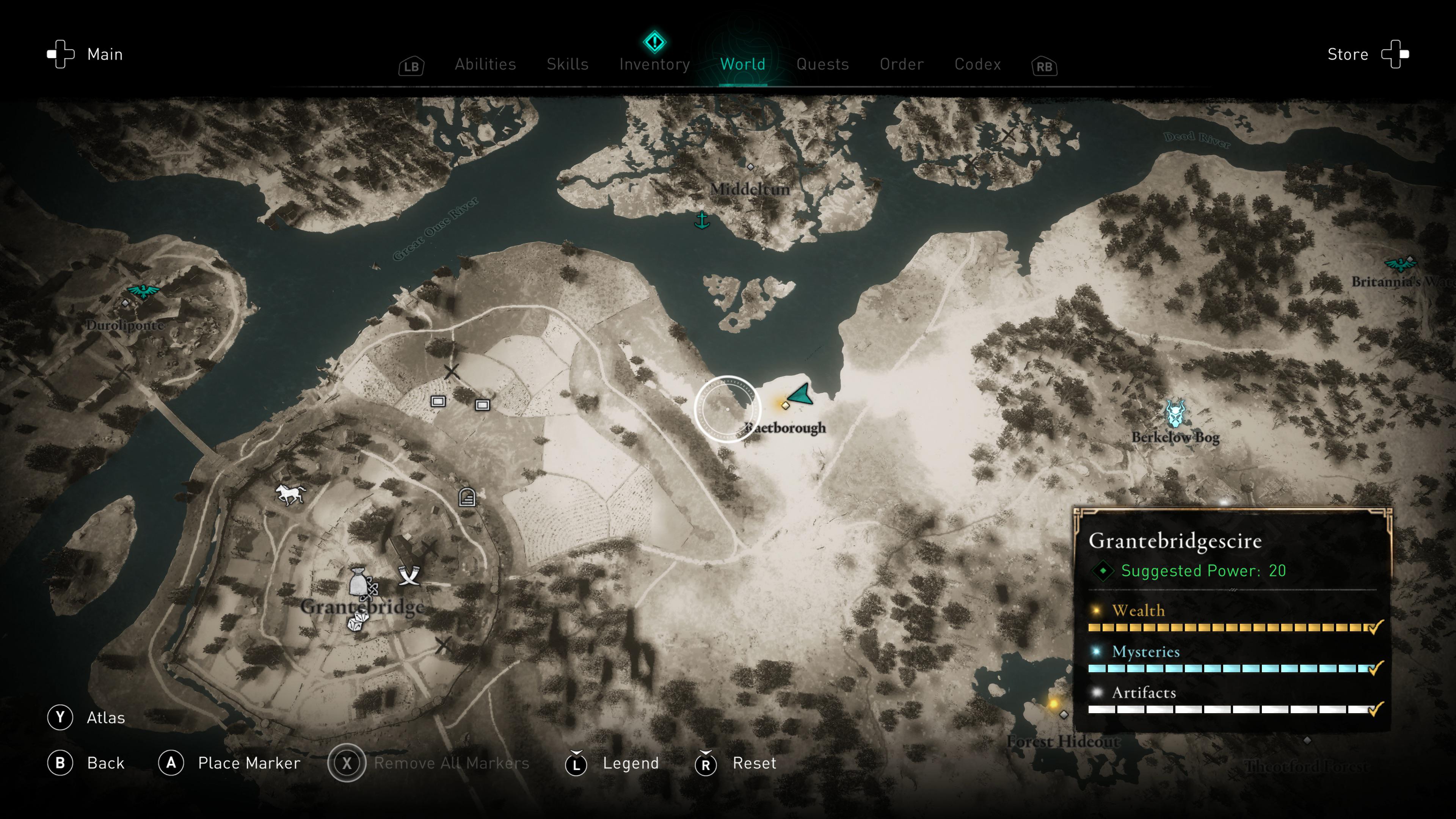The image size is (1456, 819).
Task: Select the Middeltun harbor anchor marker
Action: pos(701,220)
